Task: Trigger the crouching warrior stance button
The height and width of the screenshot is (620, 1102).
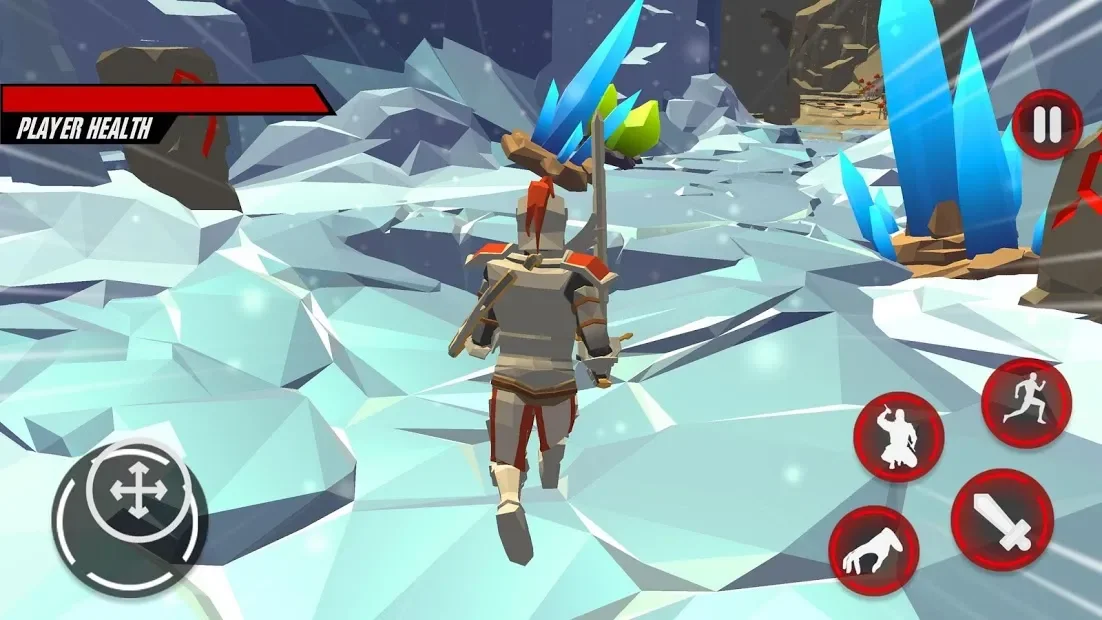Action: tap(898, 437)
